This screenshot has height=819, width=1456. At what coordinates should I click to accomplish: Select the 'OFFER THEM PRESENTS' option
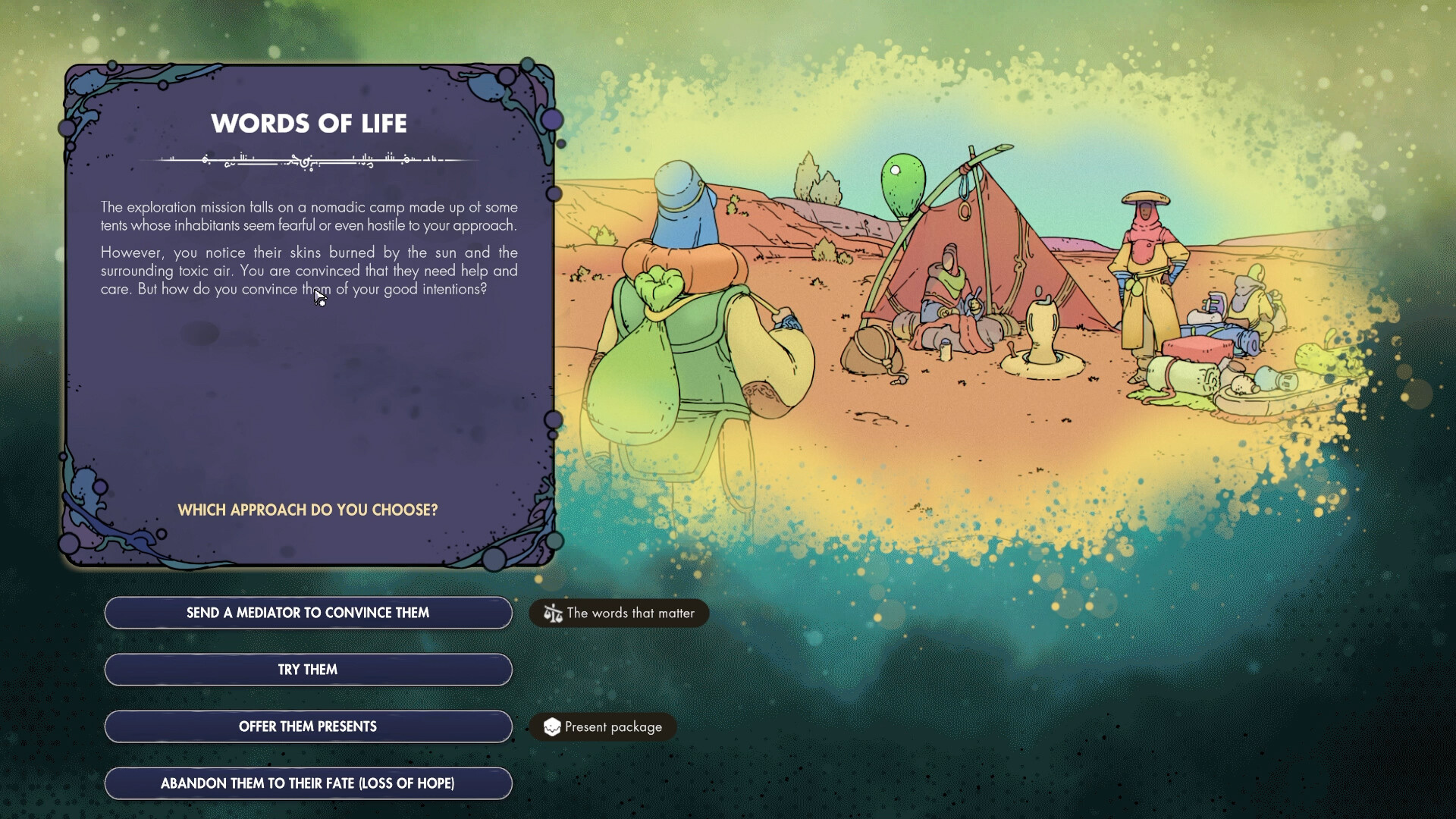point(307,726)
